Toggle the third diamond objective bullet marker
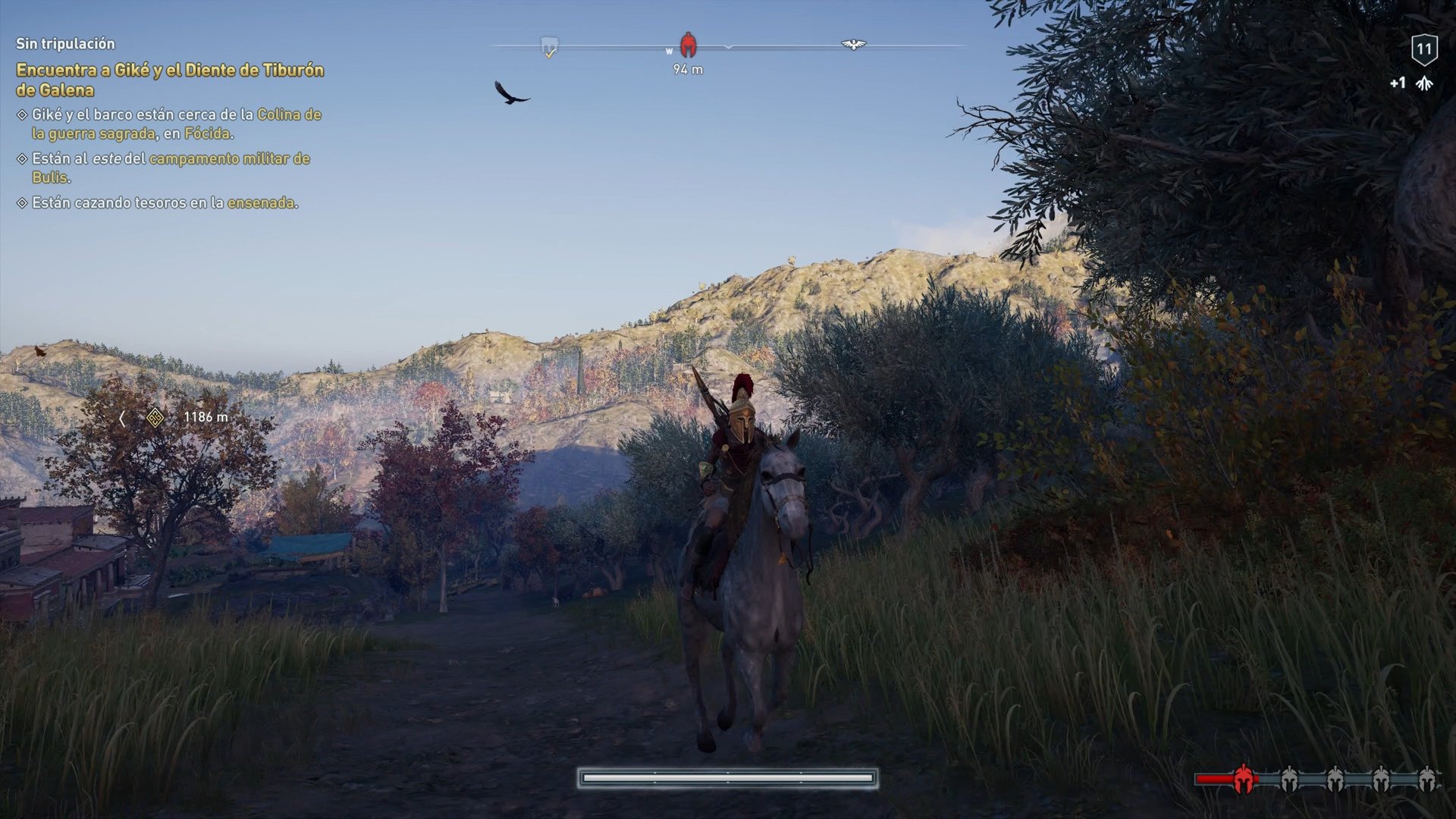The width and height of the screenshot is (1456, 819). [x=20, y=203]
